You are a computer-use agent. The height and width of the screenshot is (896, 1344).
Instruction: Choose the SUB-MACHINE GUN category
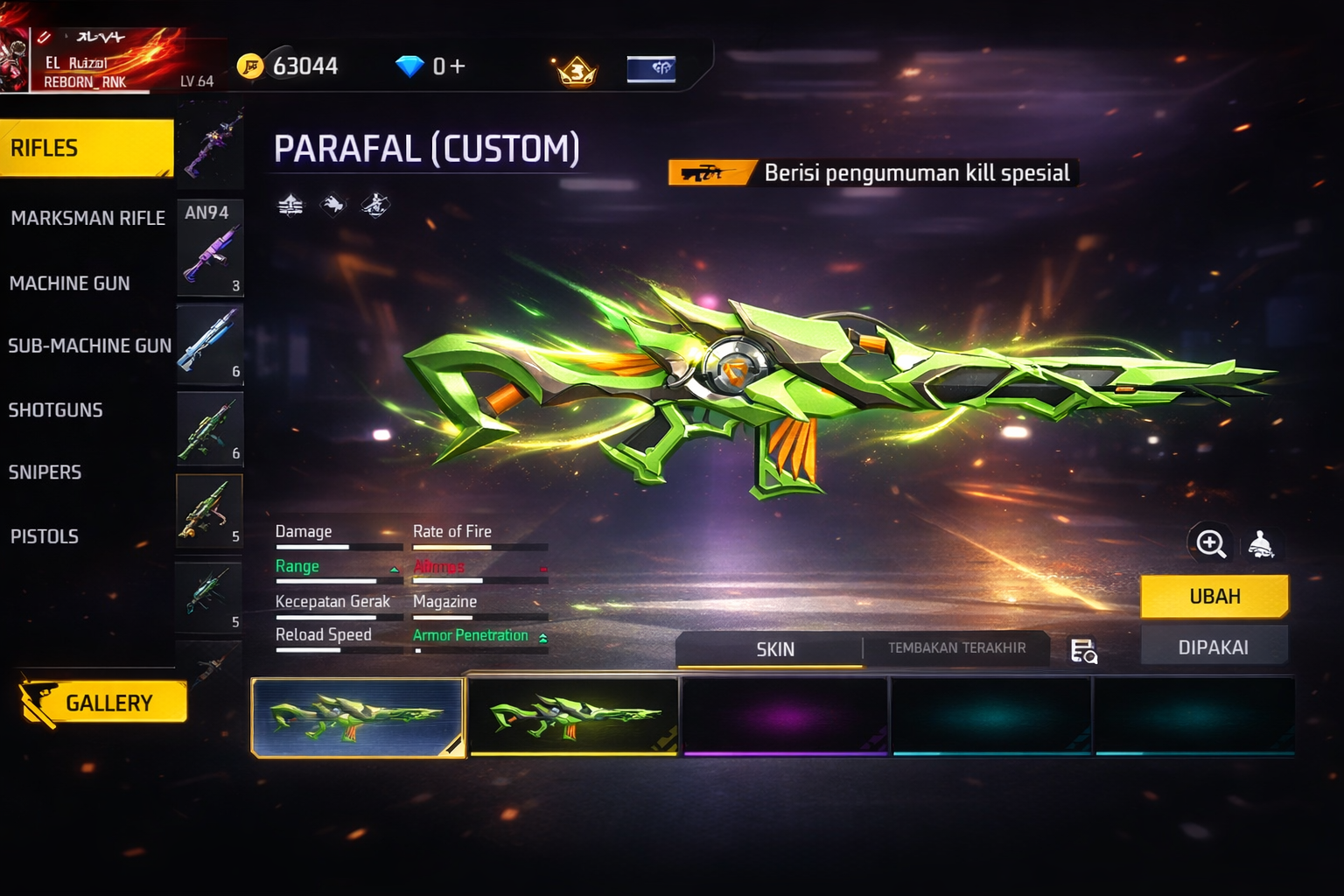89,346
